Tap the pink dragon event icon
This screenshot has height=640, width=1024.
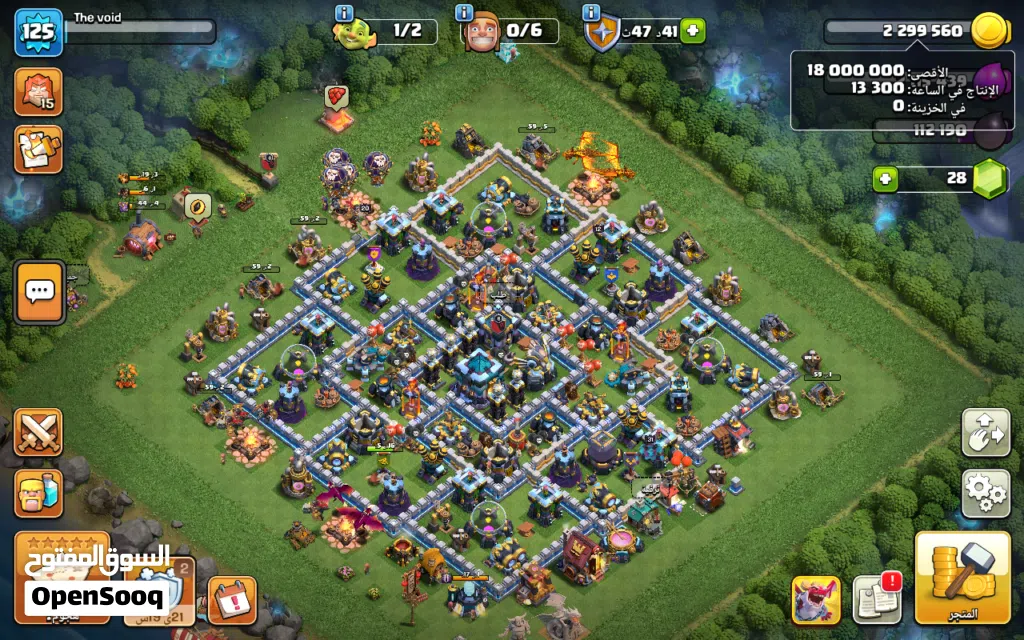click(x=816, y=600)
